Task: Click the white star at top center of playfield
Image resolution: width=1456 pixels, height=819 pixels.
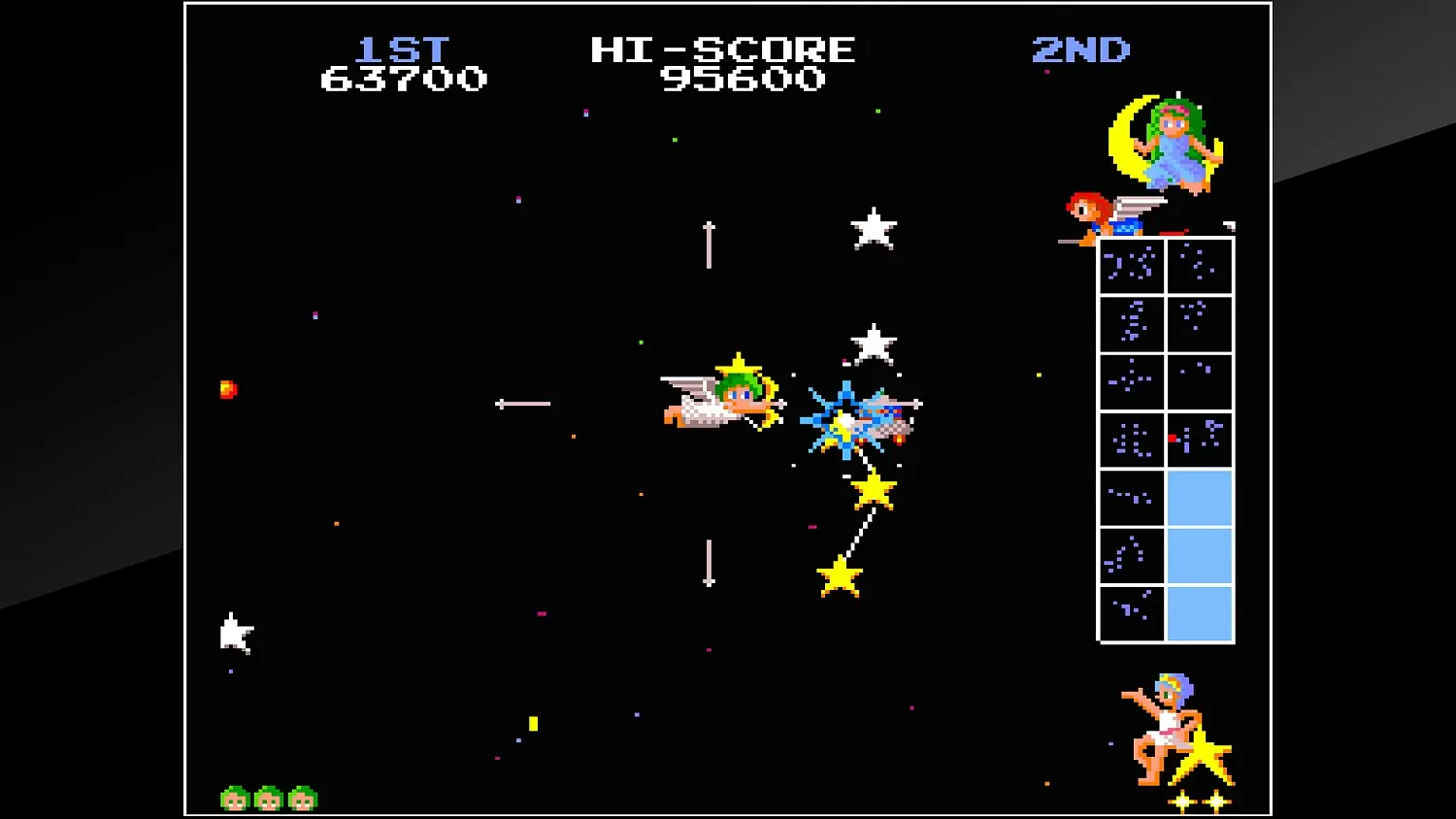Action: [x=874, y=226]
